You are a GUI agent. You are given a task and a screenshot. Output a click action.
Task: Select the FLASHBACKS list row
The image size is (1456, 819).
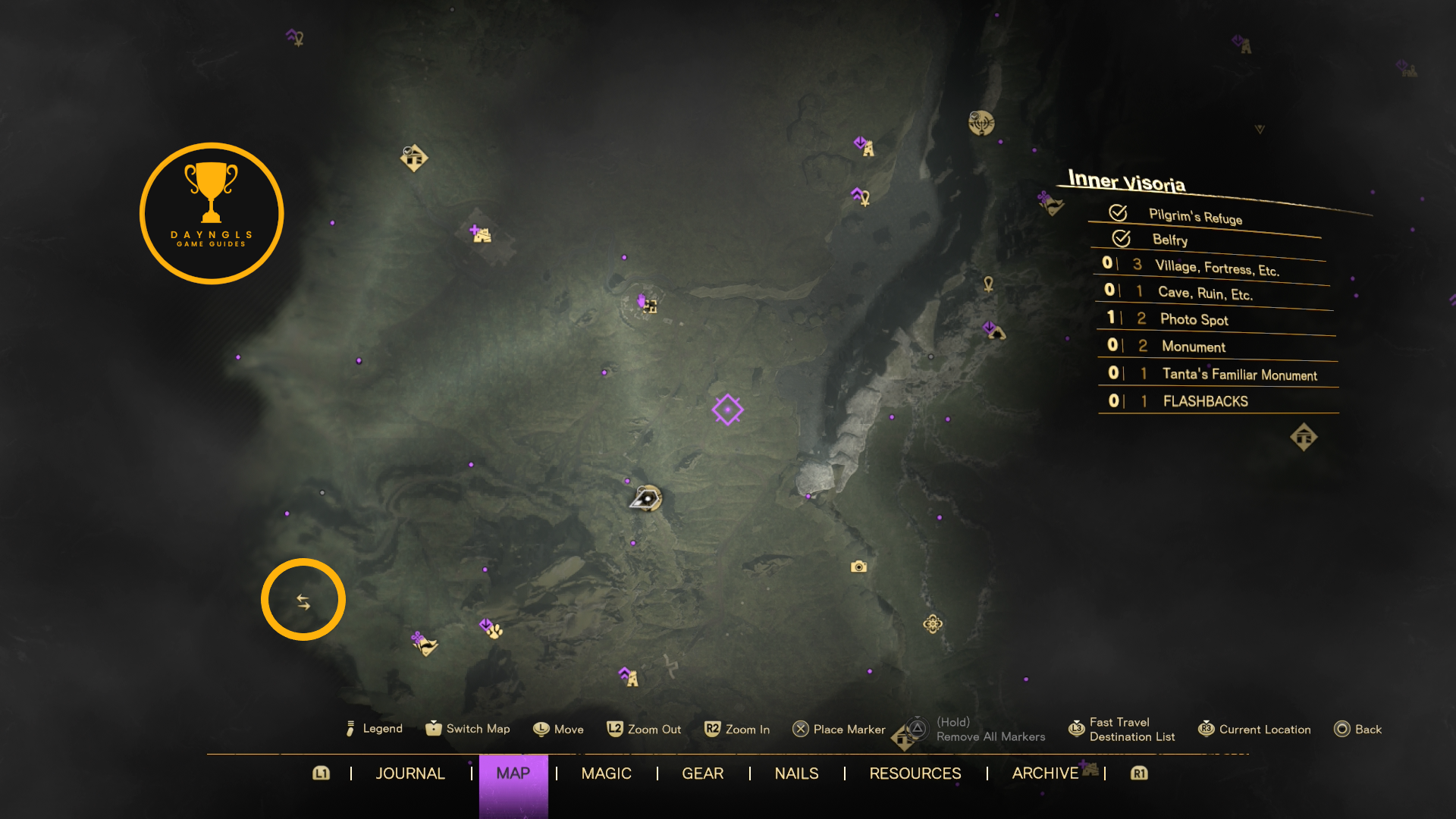1205,401
